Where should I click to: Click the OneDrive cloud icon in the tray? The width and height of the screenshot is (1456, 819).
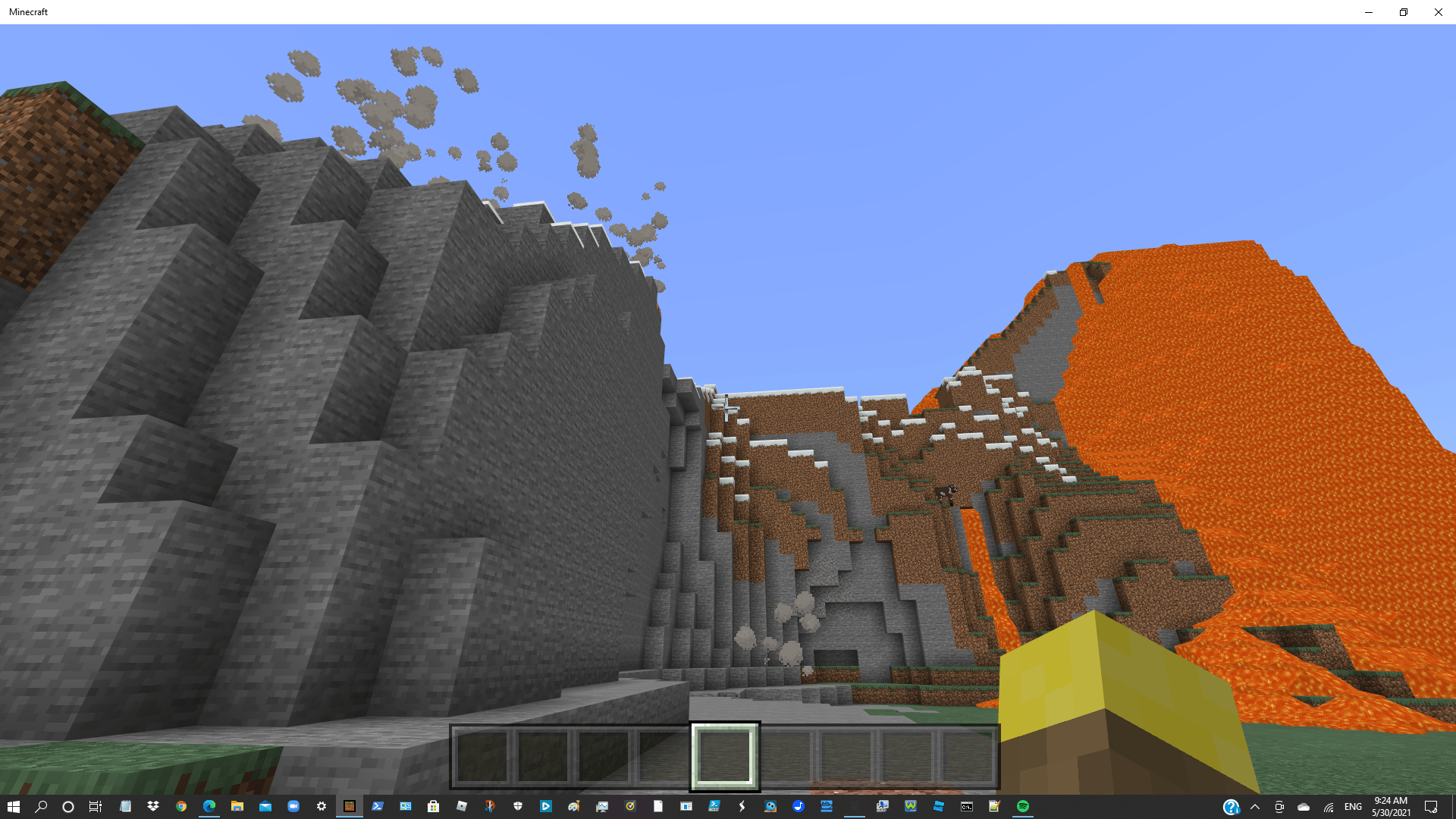point(1304,806)
